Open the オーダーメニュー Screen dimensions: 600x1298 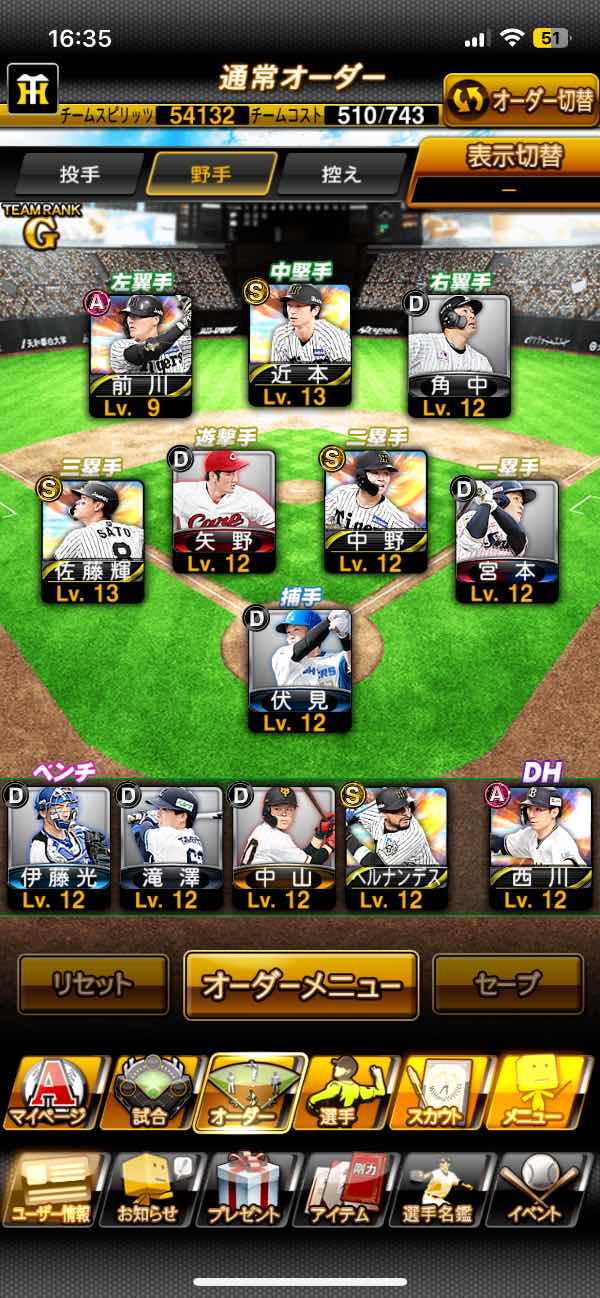(x=300, y=984)
